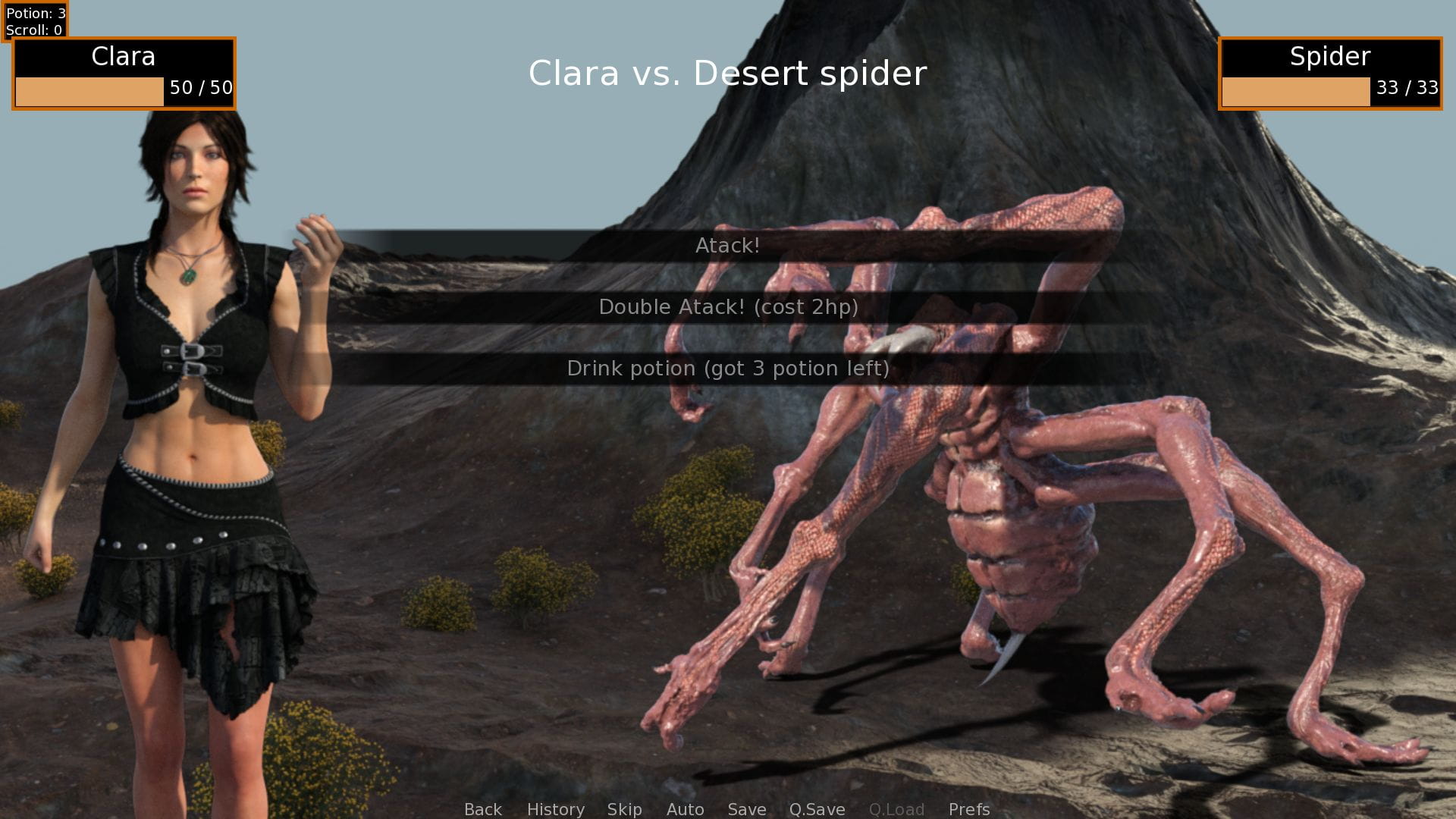Viewport: 1456px width, 819px height.
Task: Open Prefs settings
Action: click(968, 809)
